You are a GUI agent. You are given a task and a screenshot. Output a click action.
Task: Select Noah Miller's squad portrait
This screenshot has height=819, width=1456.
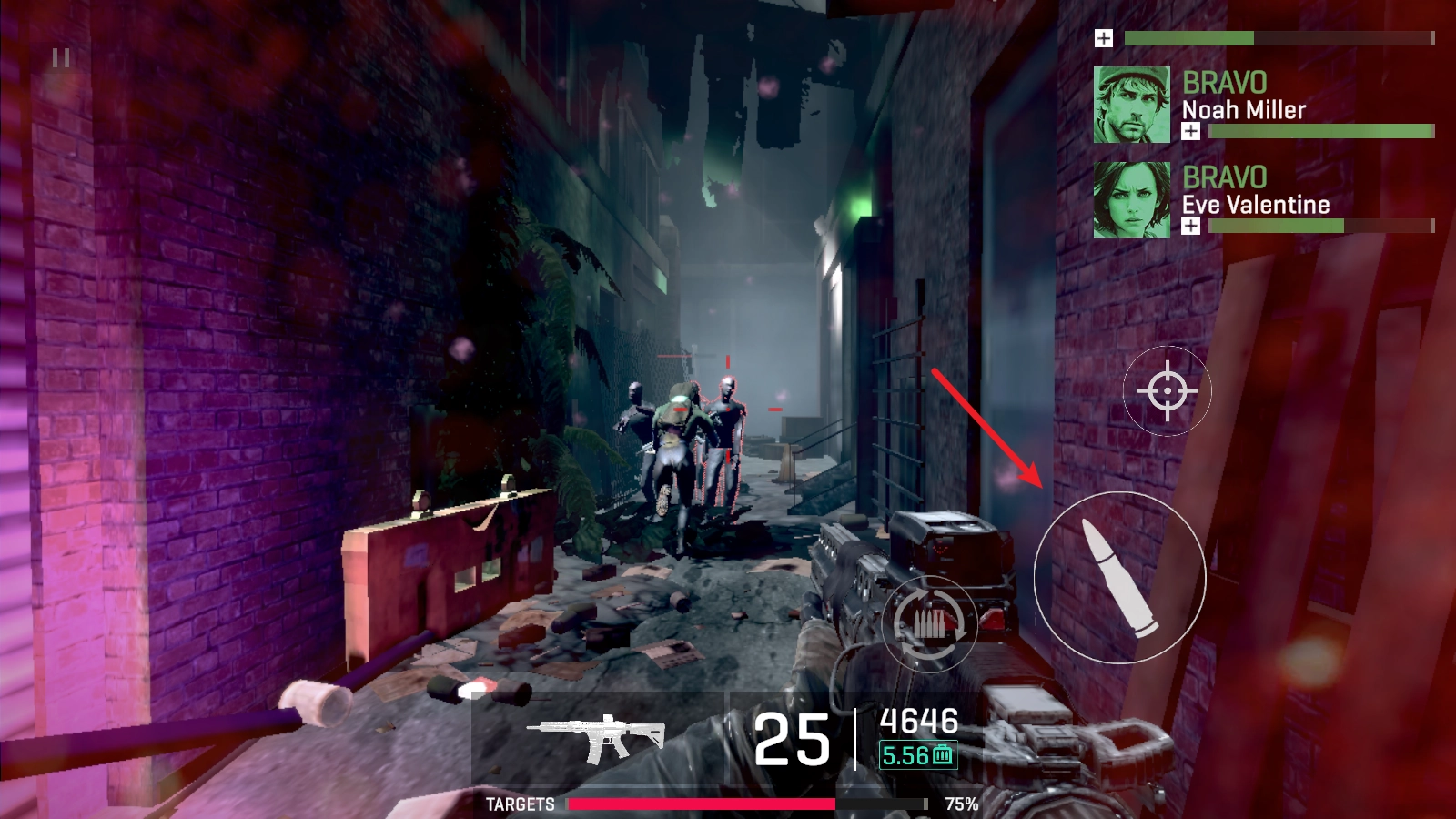pos(1131,105)
